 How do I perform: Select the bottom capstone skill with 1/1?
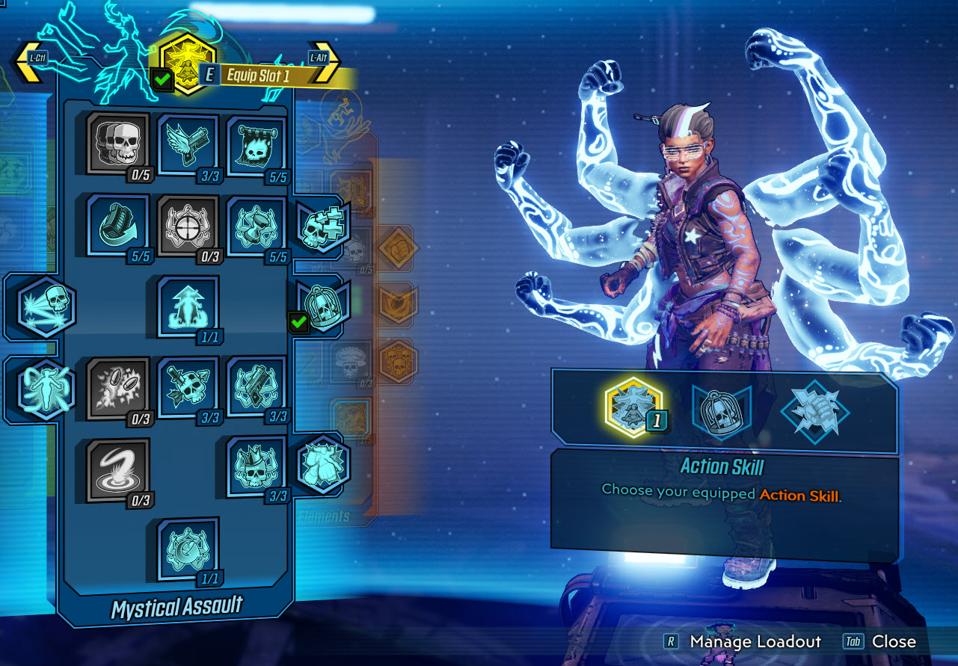click(187, 547)
